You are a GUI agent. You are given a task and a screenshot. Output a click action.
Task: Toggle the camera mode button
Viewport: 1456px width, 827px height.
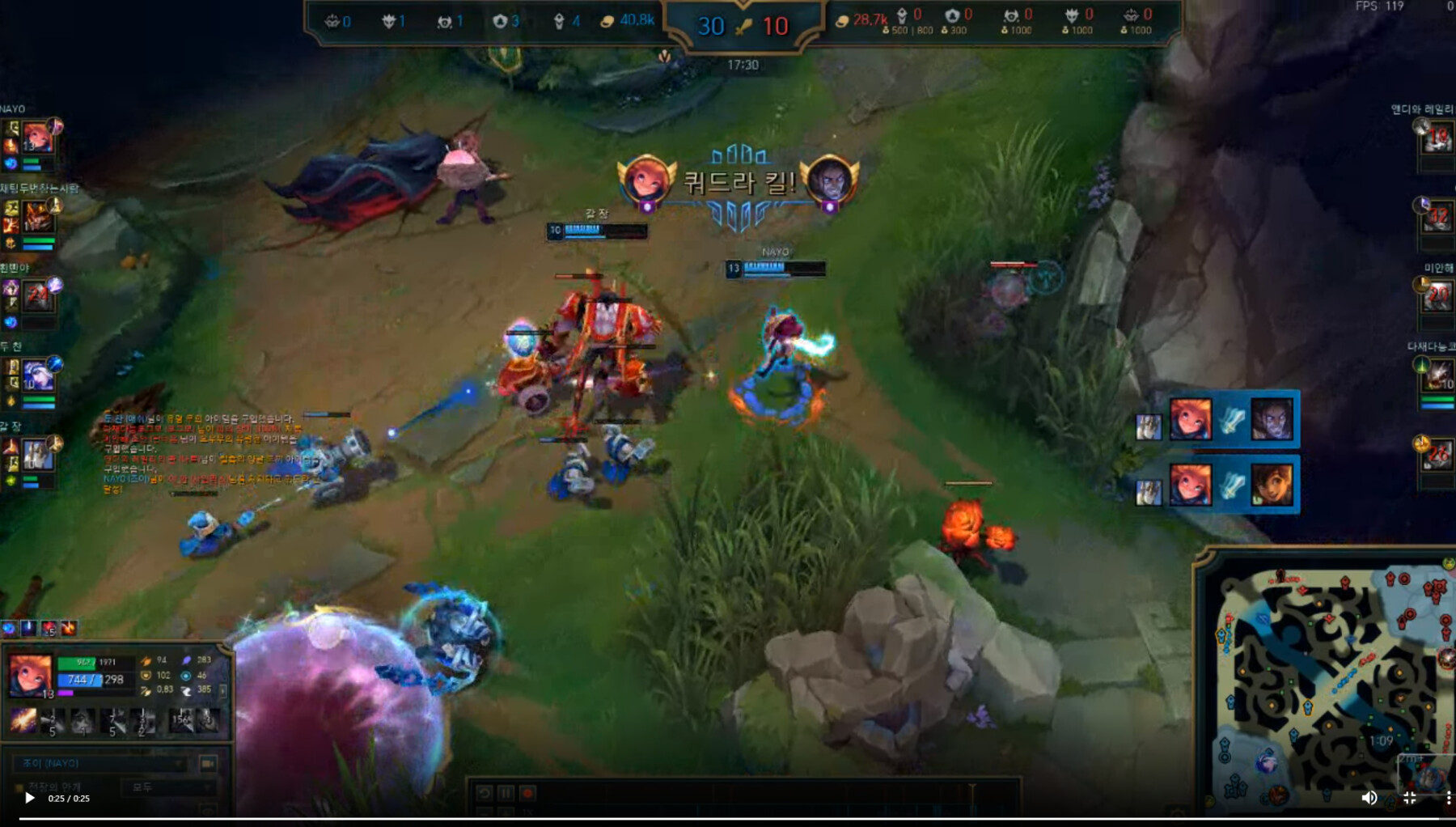(208, 763)
